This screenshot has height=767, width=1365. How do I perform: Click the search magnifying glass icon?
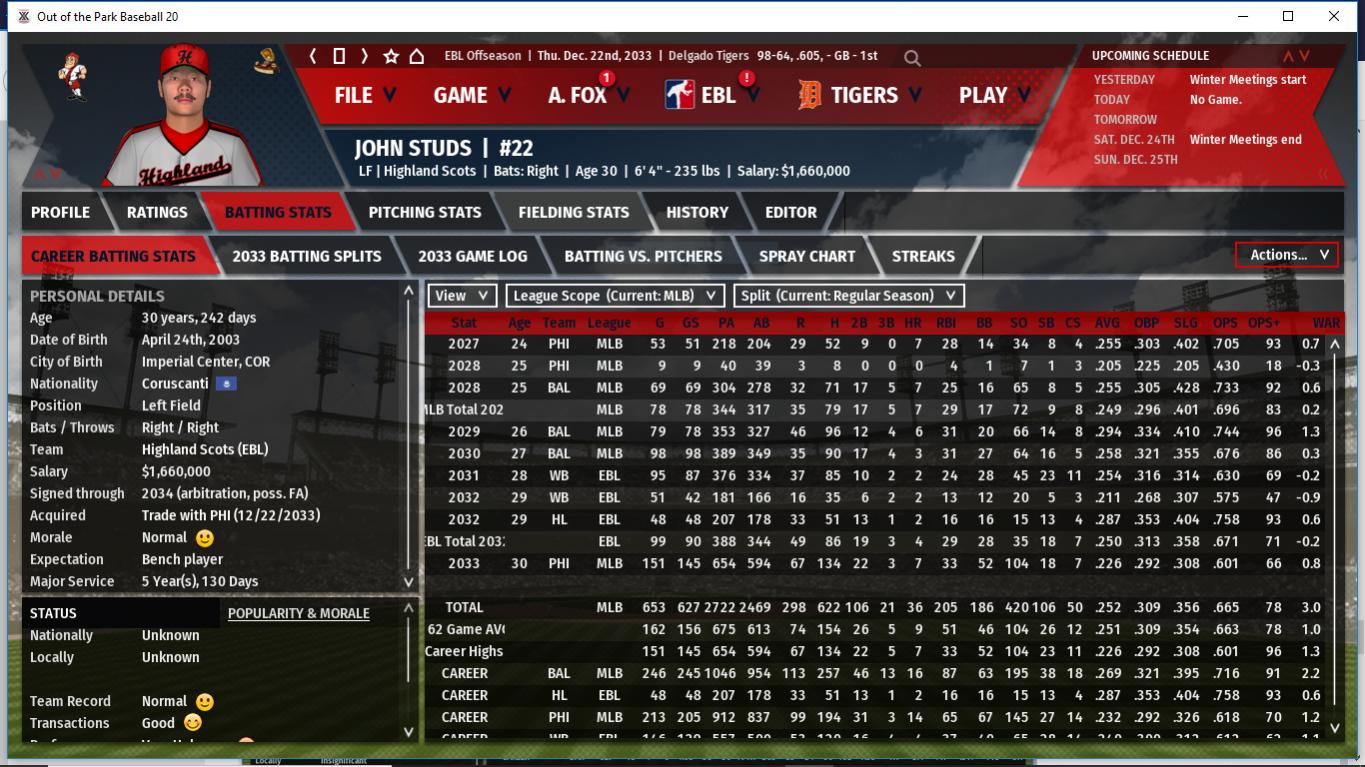pyautogui.click(x=912, y=58)
